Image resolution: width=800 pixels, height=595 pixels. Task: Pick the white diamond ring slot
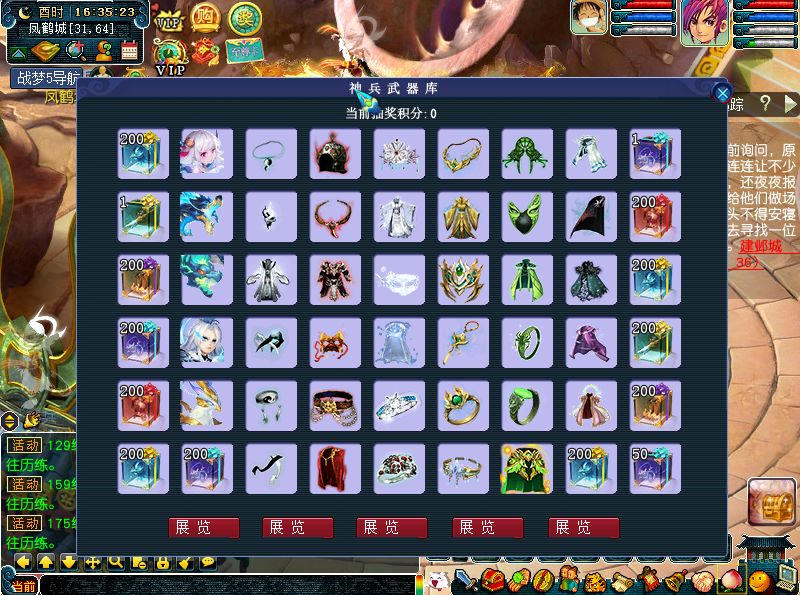[x=399, y=405]
